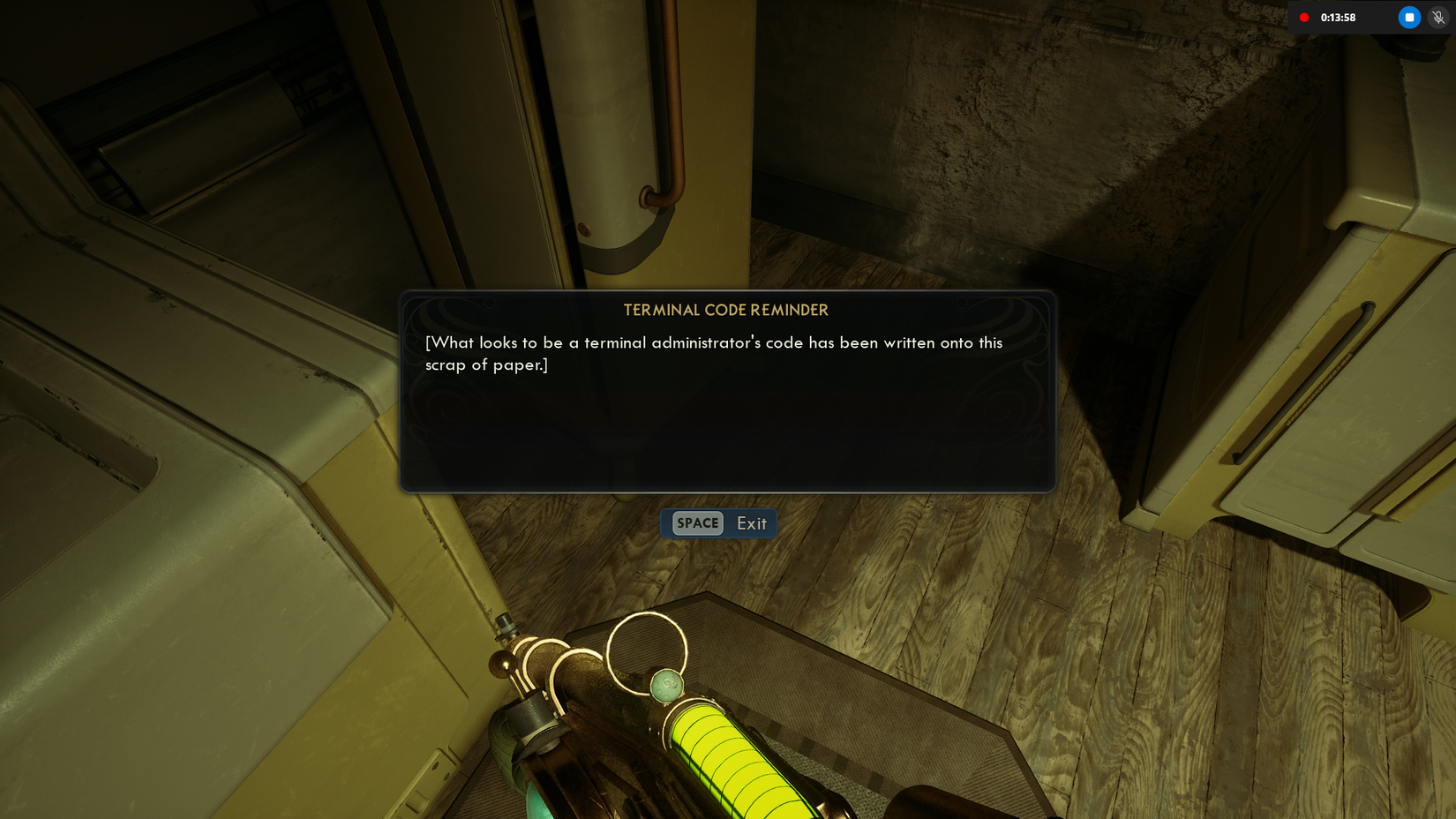
Task: Click the Exit button below the dialog
Action: (751, 523)
